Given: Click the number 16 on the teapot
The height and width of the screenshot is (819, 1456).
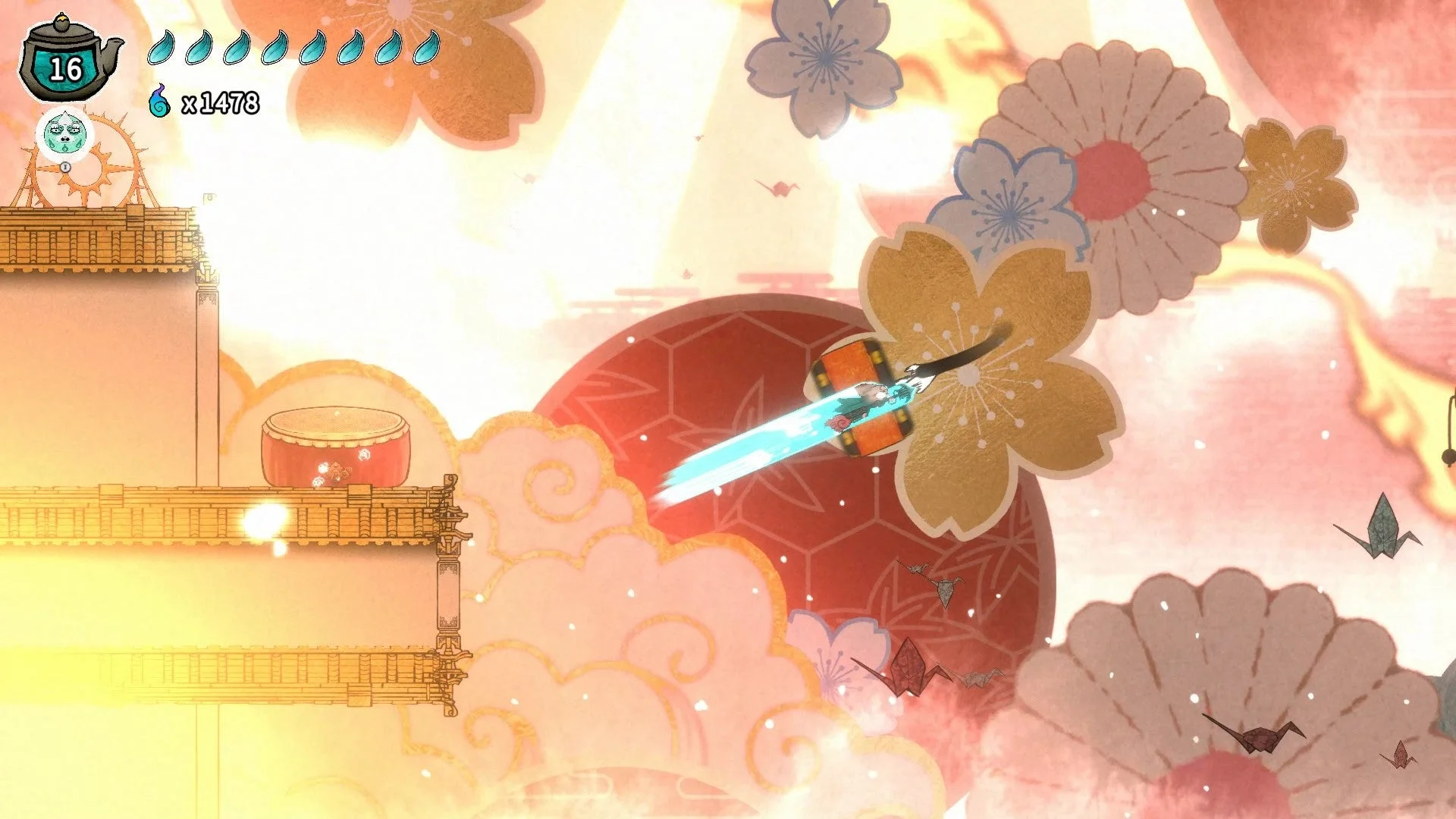Looking at the screenshot, I should pyautogui.click(x=68, y=70).
